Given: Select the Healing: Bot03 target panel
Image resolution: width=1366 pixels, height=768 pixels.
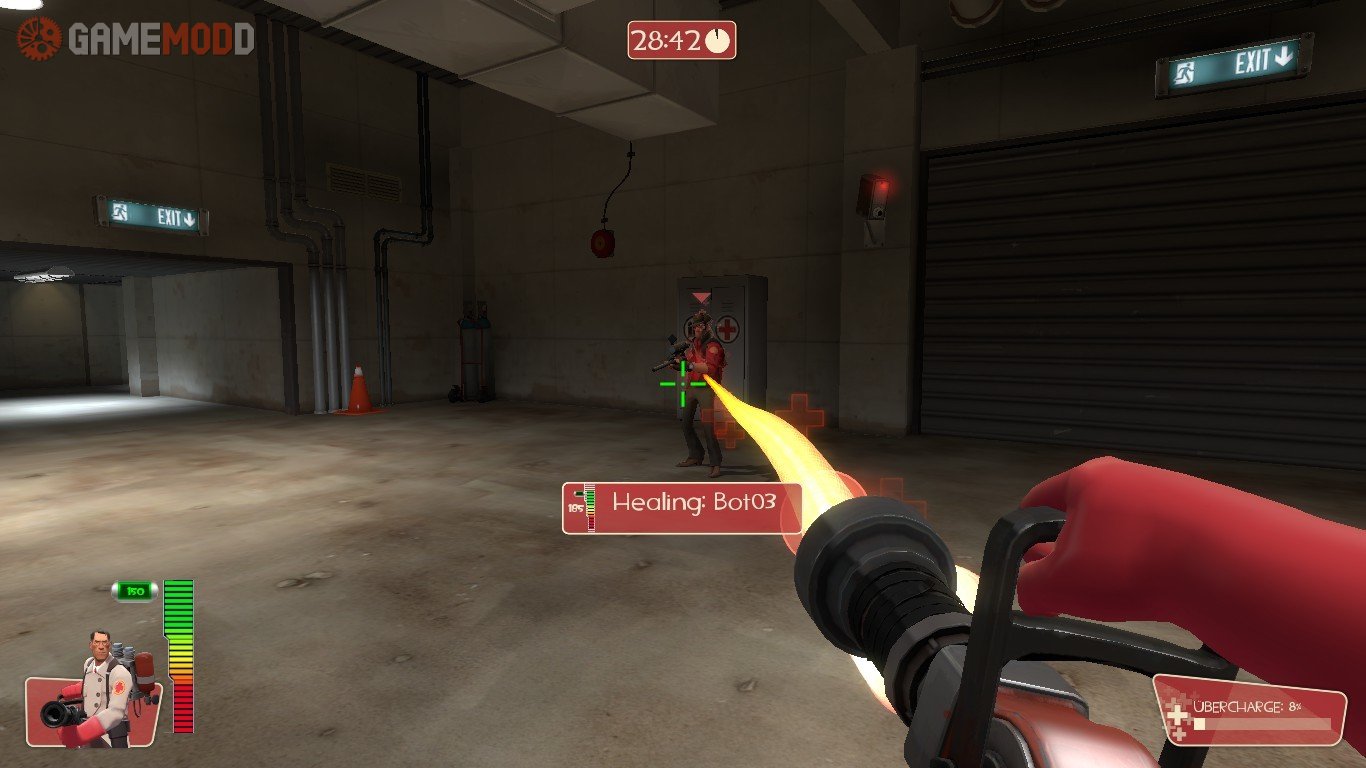Looking at the screenshot, I should pyautogui.click(x=682, y=507).
